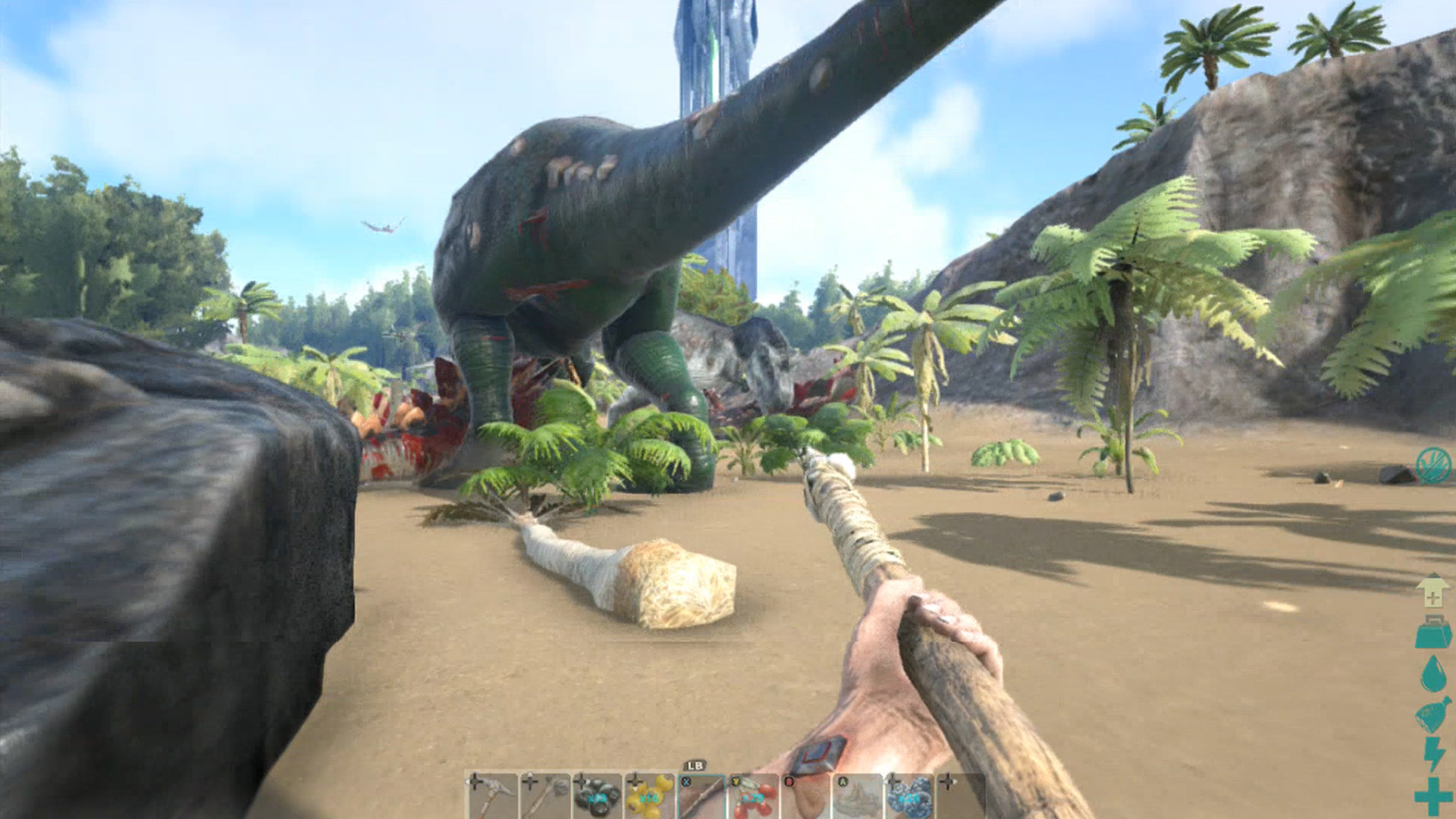
Task: Open the level-up arrow notification
Action: coord(1432,591)
